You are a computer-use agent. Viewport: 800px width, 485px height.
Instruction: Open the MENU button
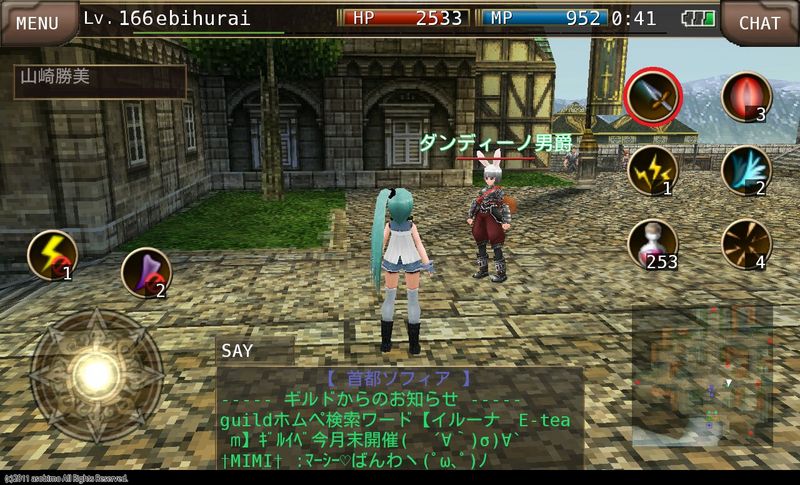click(x=37, y=22)
